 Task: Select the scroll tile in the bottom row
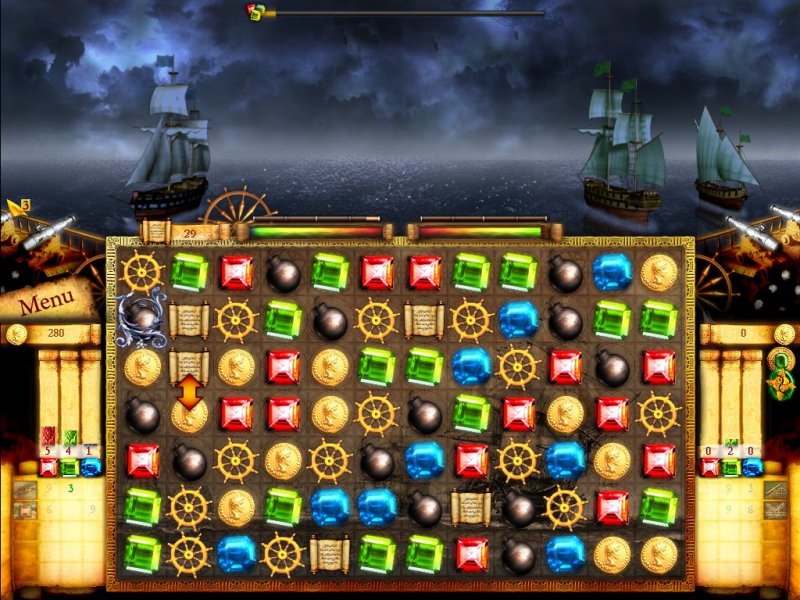tap(329, 553)
